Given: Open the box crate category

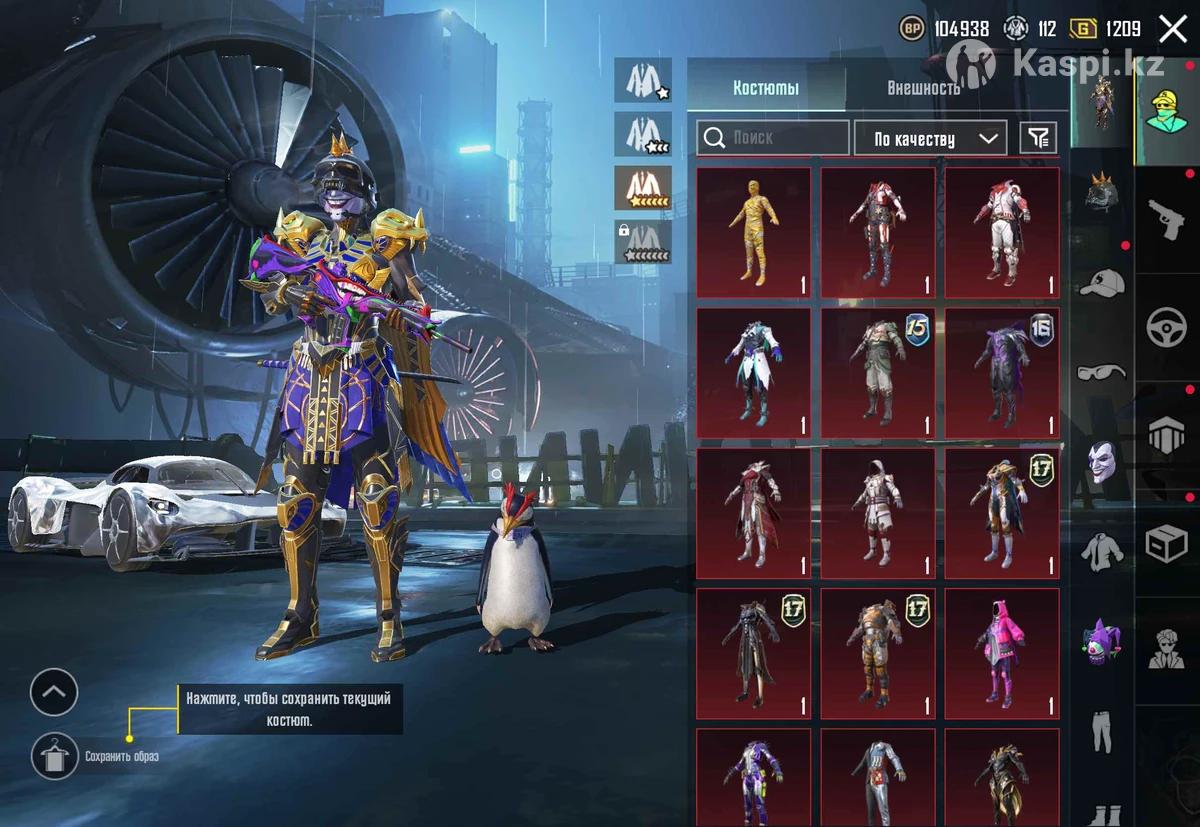Looking at the screenshot, I should click(1167, 544).
